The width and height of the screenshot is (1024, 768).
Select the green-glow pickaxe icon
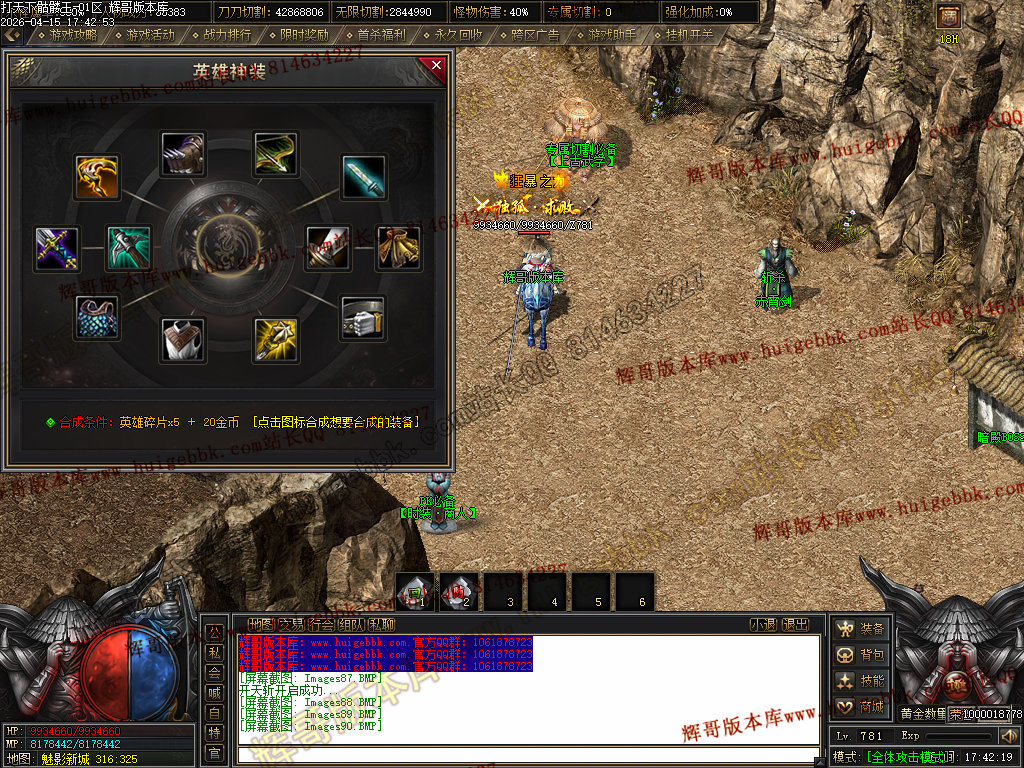[129, 248]
